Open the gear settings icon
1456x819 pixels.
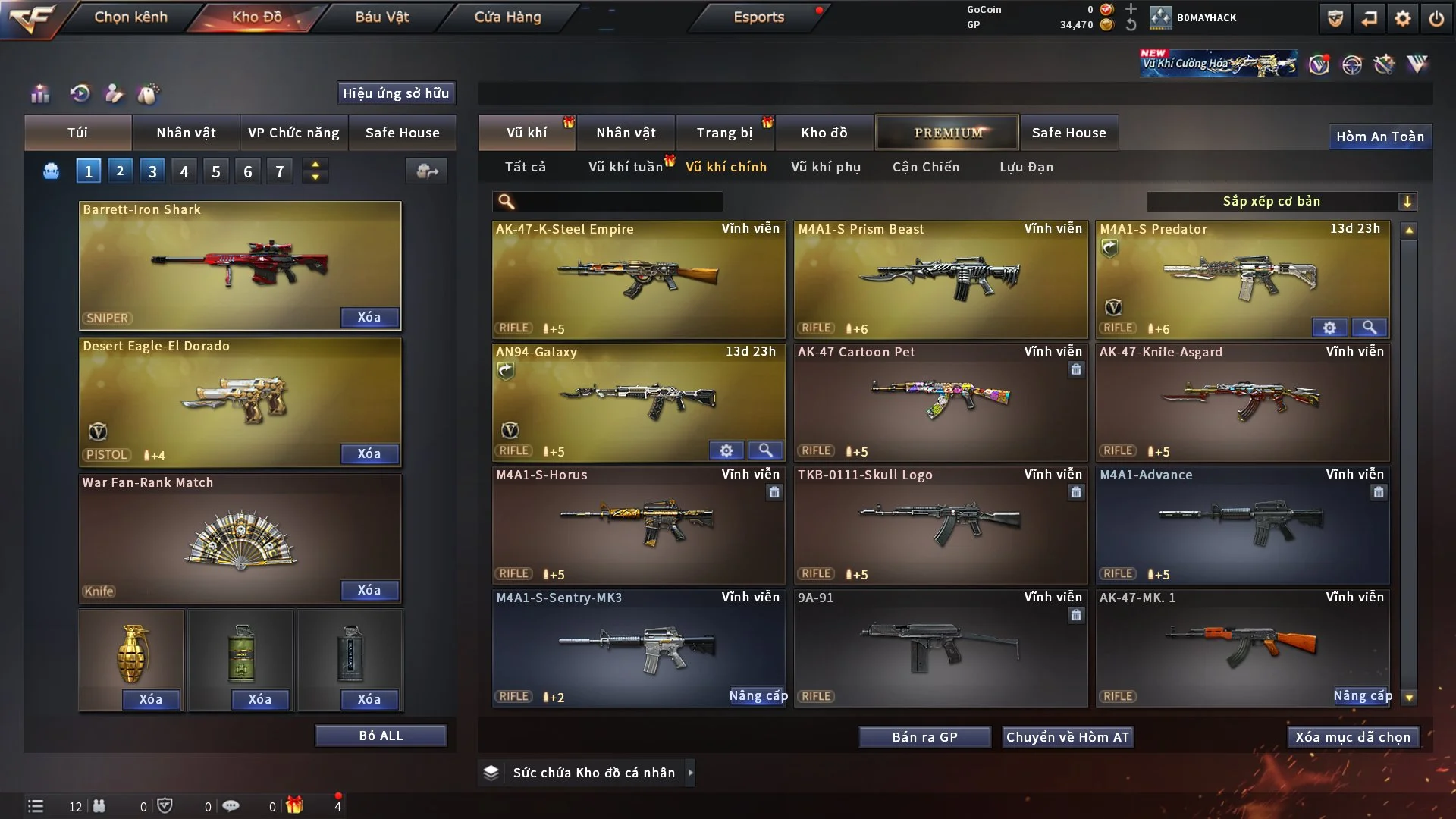[1402, 18]
